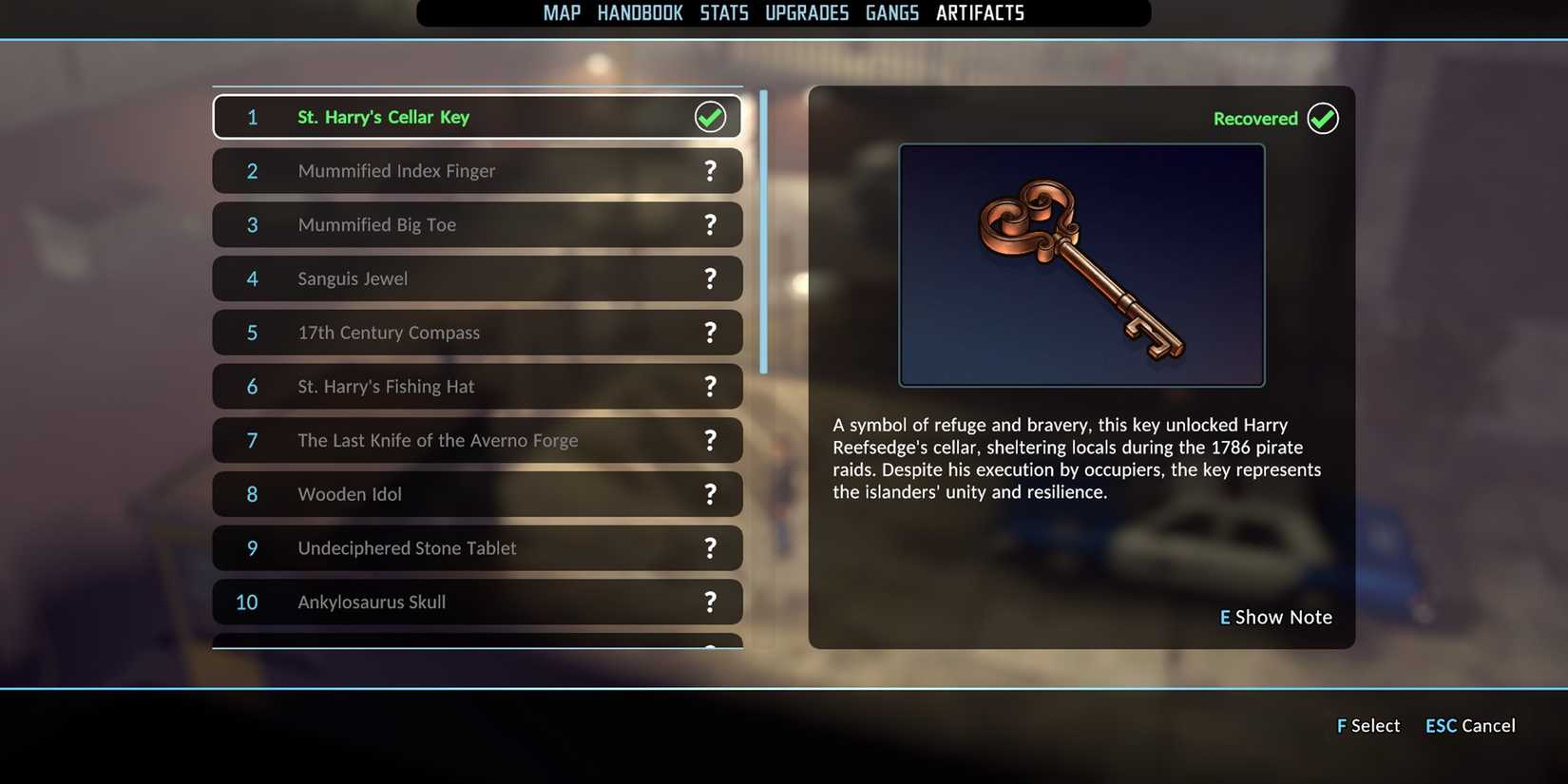Click the question mark icon for Undeciphered Stone Tablet

point(709,548)
